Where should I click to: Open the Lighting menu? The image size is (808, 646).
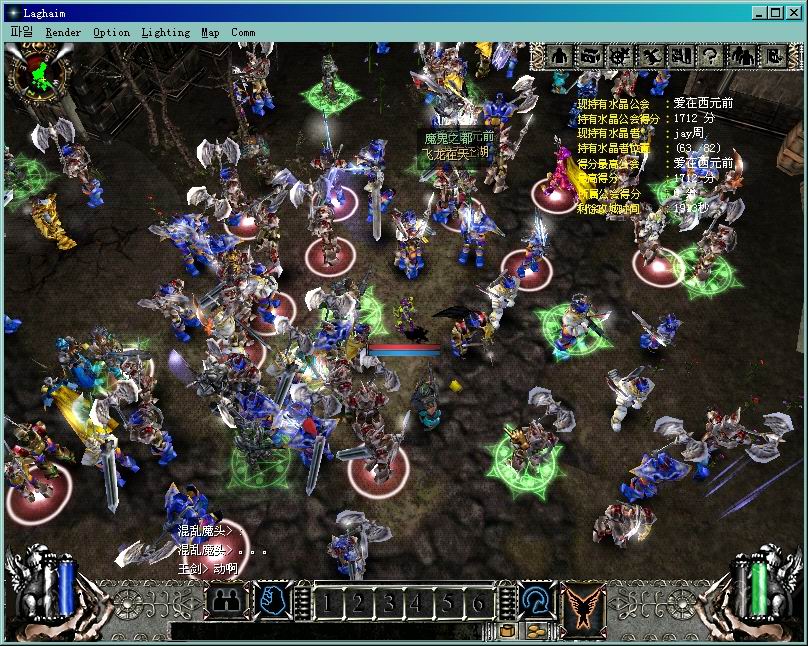coord(165,32)
